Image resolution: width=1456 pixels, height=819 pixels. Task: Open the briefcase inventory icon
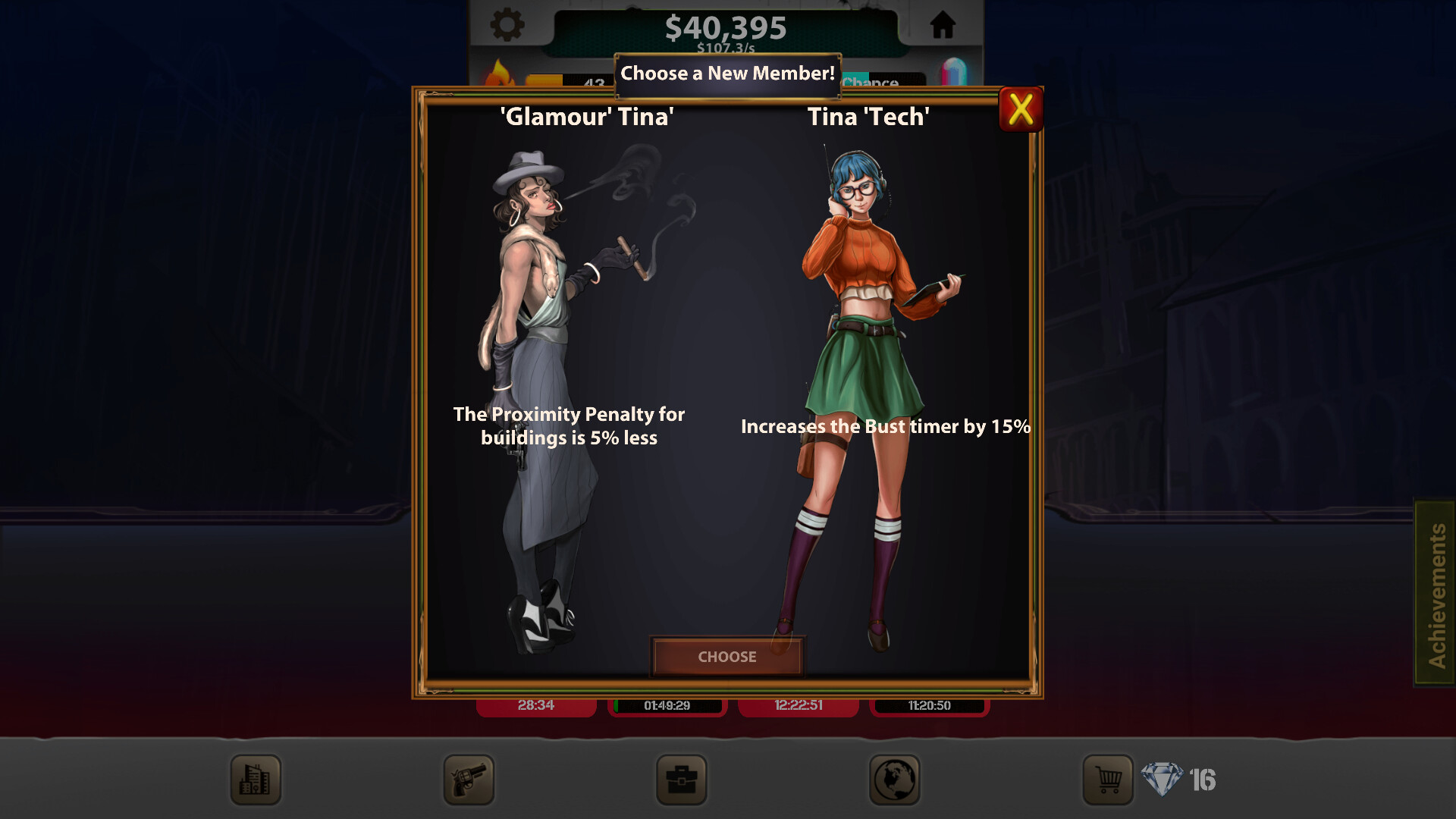(x=681, y=780)
